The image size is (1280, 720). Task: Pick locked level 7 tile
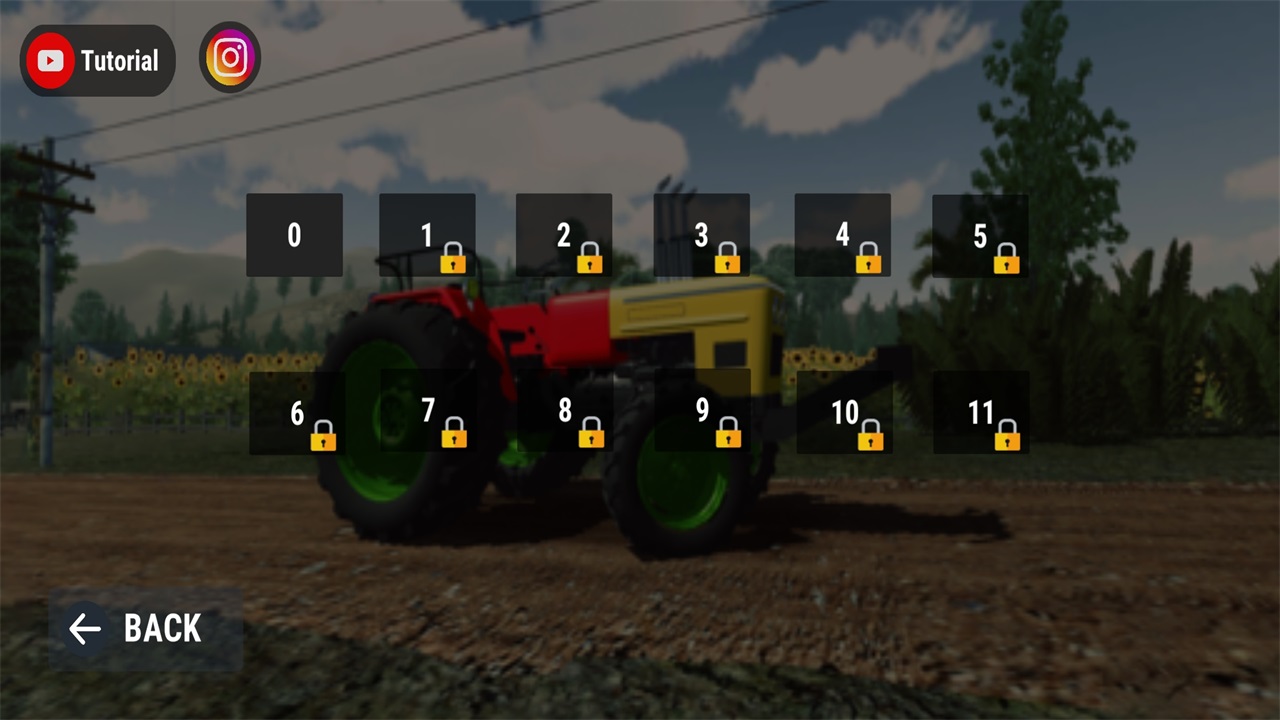coord(428,411)
